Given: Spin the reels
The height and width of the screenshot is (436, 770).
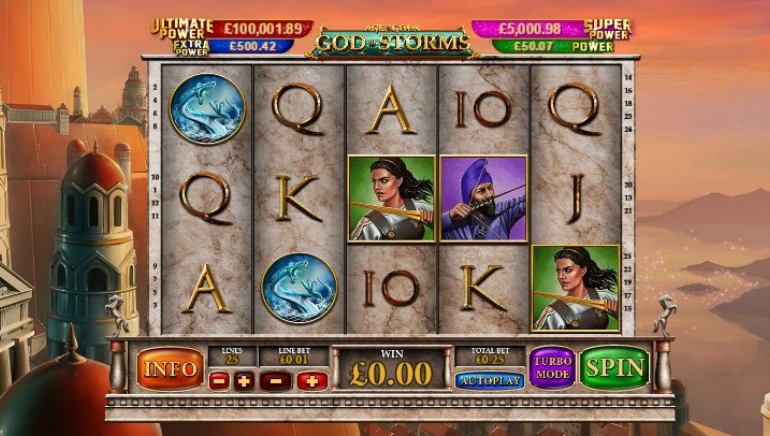Looking at the screenshot, I should pos(614,367).
